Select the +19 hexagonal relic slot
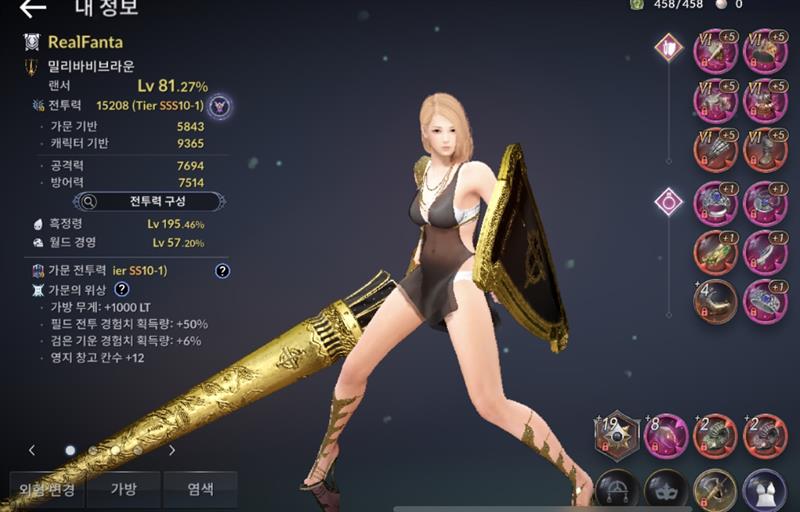This screenshot has height=512, width=800. pyautogui.click(x=617, y=434)
